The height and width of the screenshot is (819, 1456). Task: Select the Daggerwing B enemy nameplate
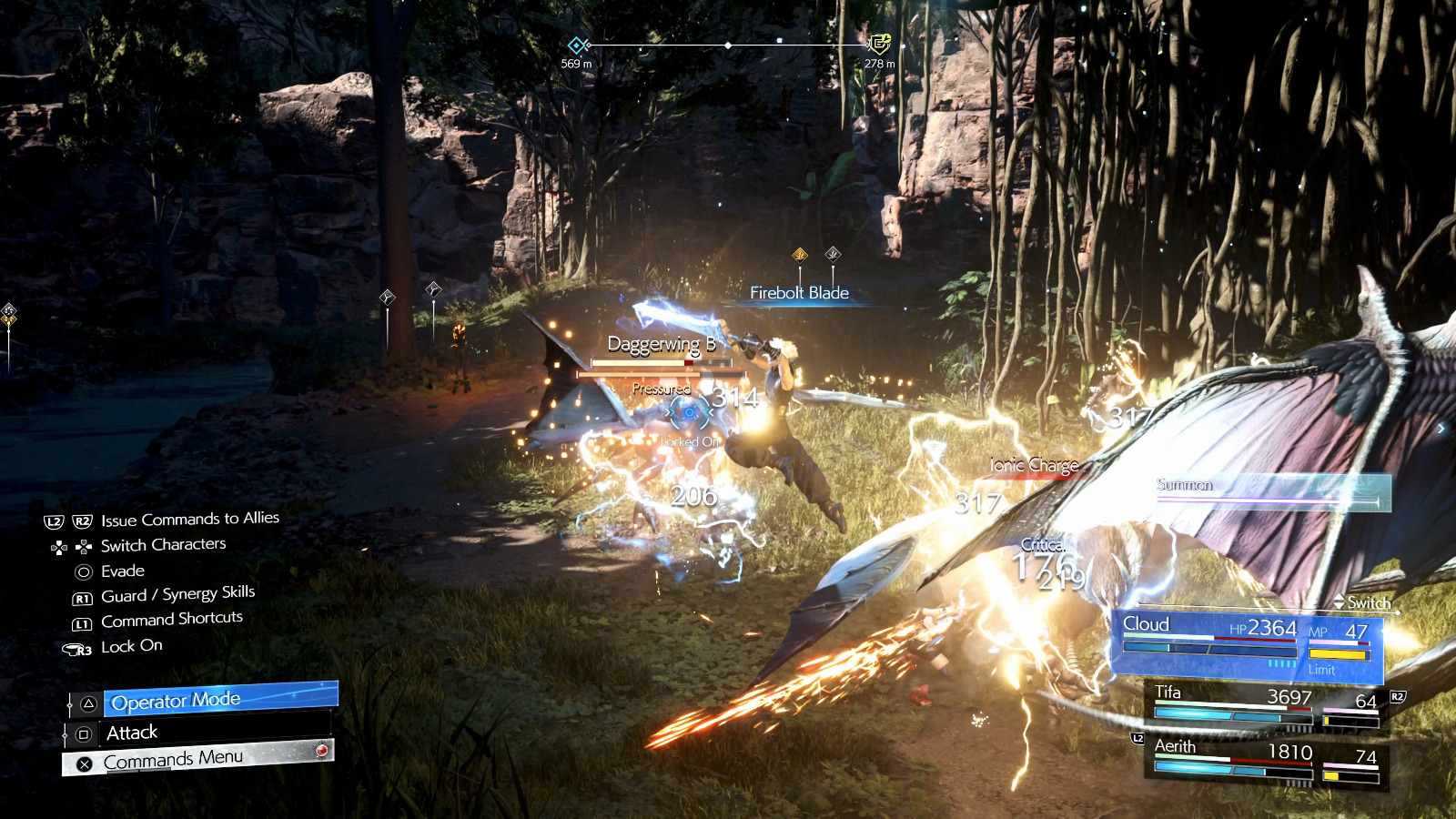[x=662, y=345]
